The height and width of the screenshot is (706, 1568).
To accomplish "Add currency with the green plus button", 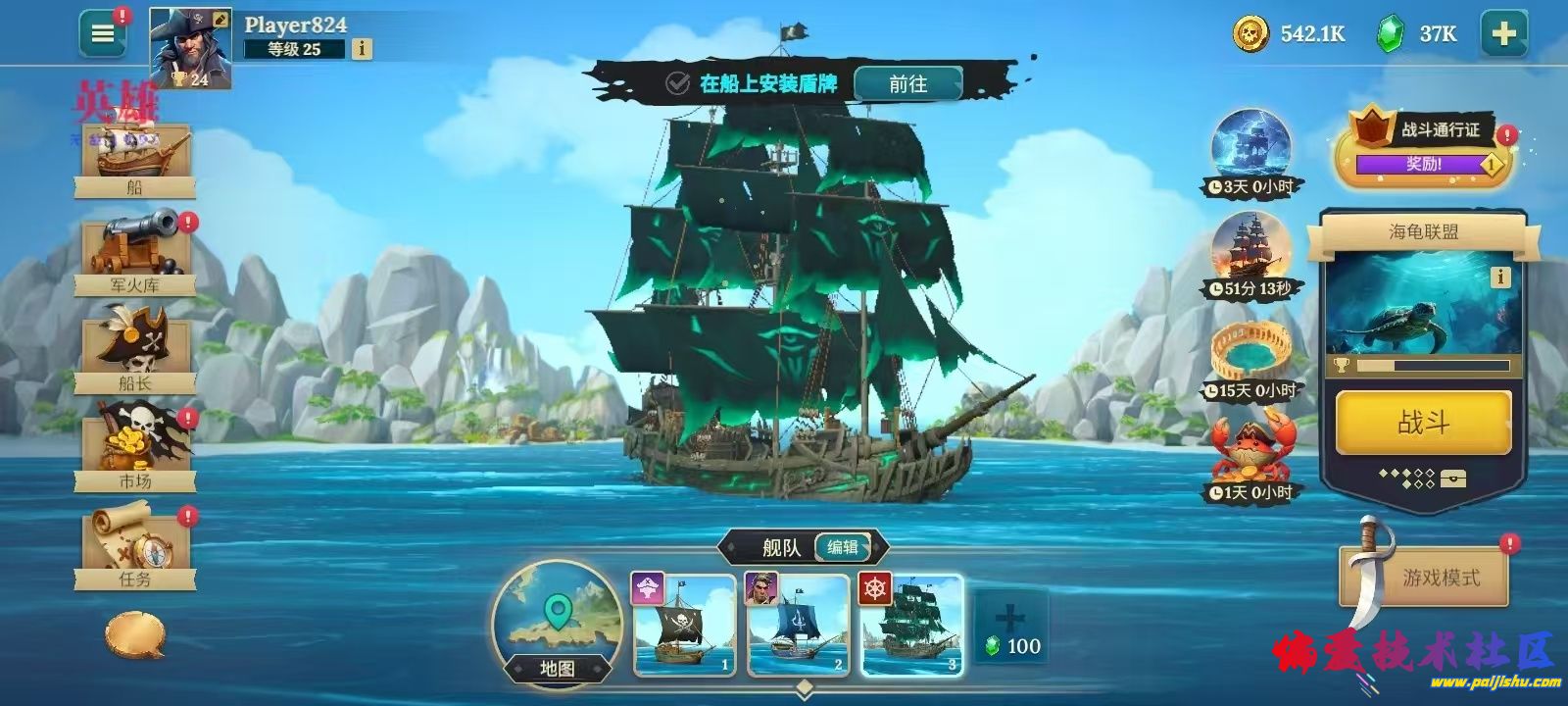I will click(x=1503, y=34).
